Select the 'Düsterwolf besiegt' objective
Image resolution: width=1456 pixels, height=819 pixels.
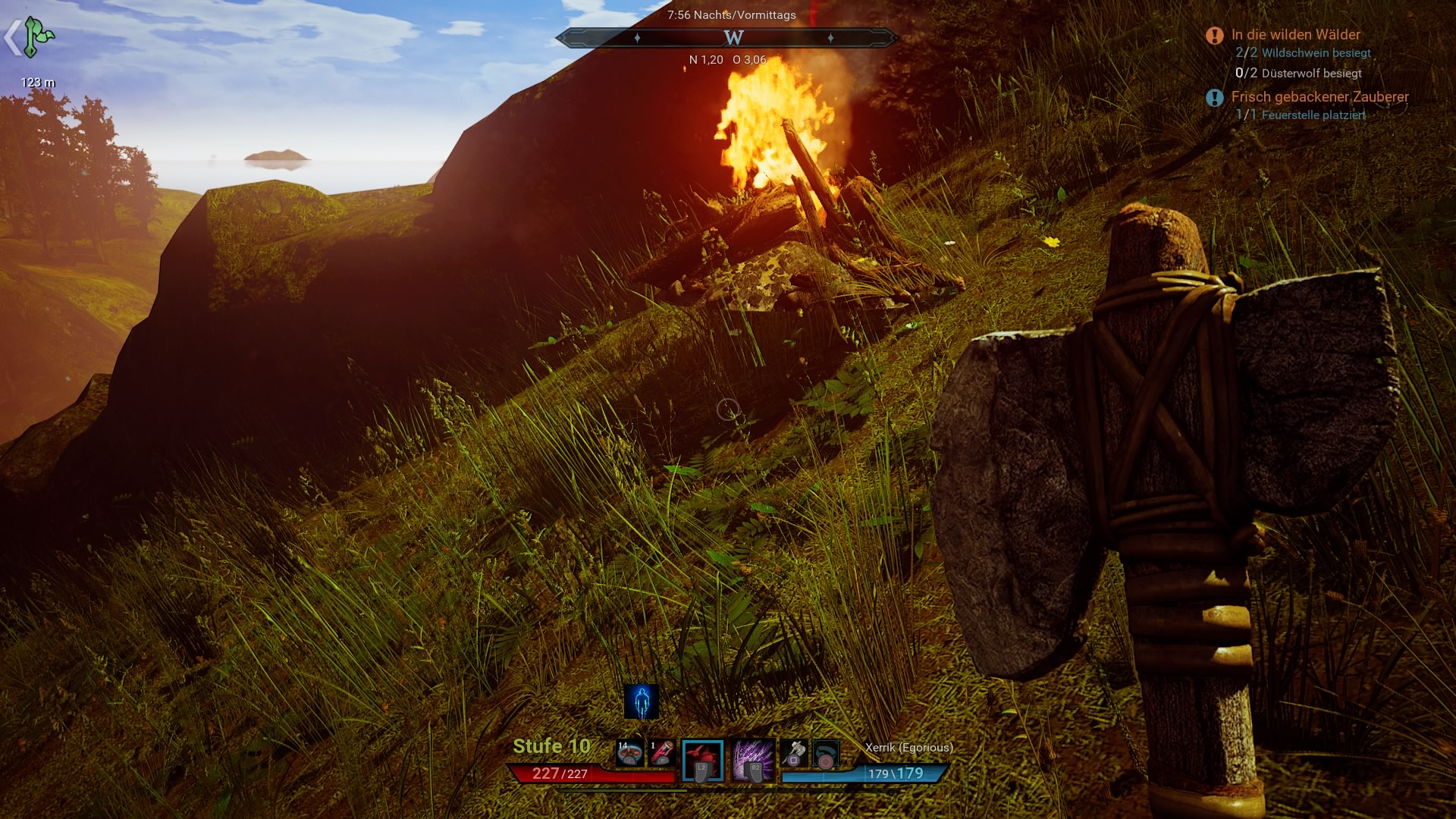1311,74
